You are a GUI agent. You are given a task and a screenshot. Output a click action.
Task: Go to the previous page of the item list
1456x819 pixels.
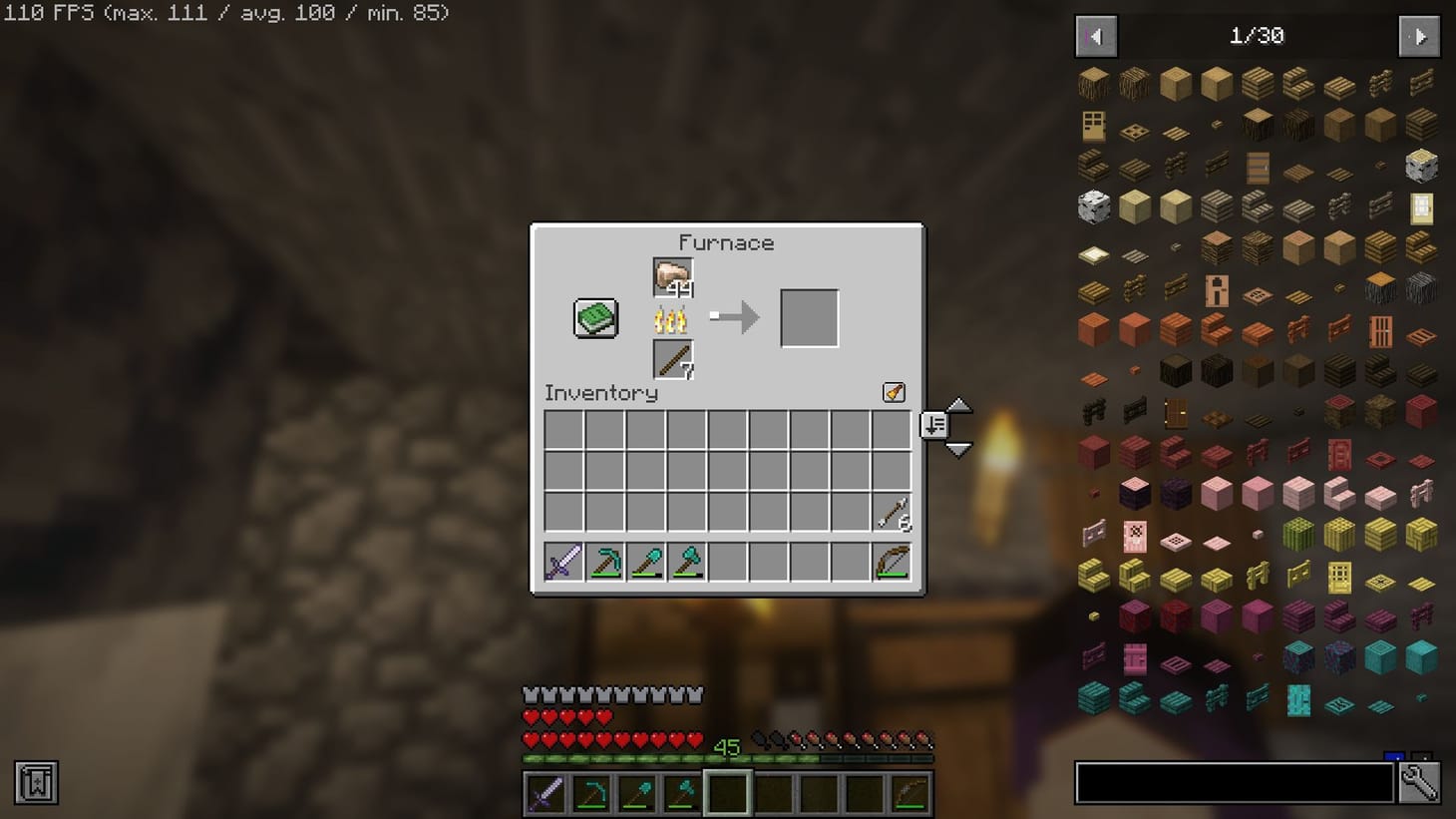click(x=1095, y=35)
